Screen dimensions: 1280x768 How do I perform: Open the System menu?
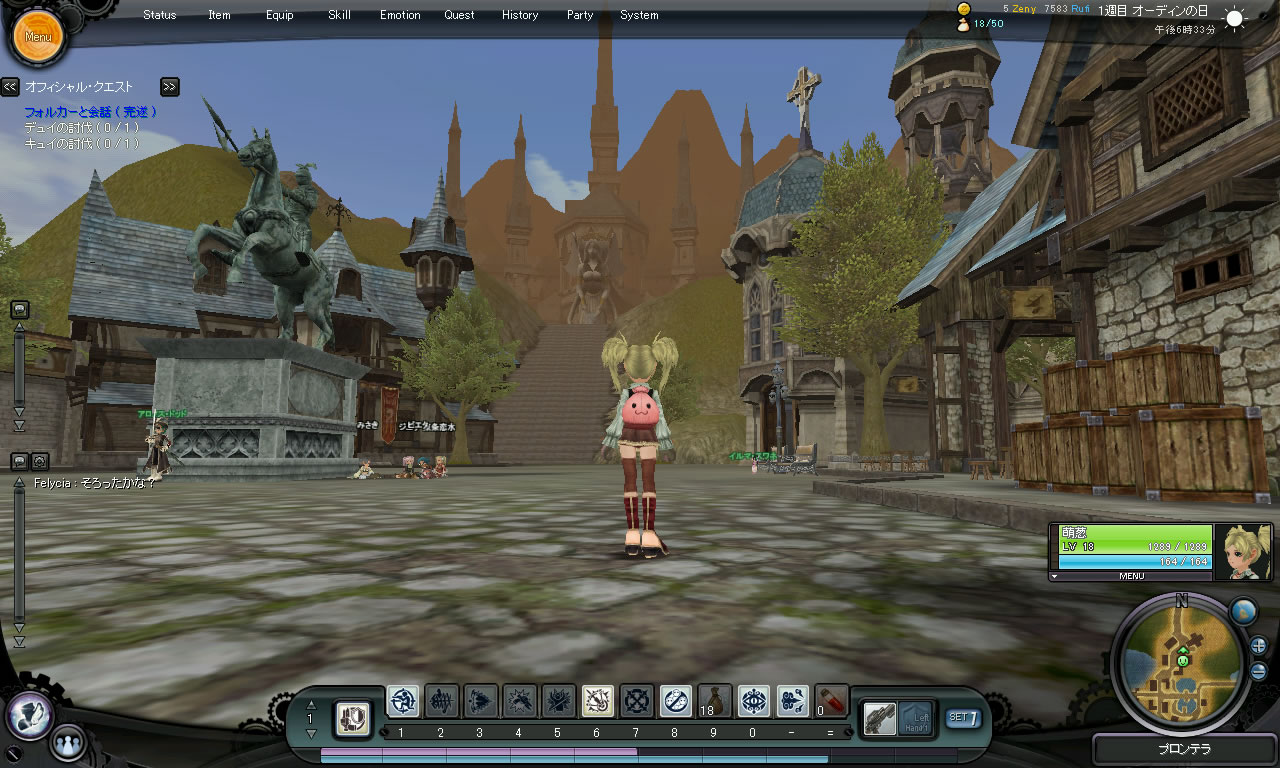coord(639,15)
